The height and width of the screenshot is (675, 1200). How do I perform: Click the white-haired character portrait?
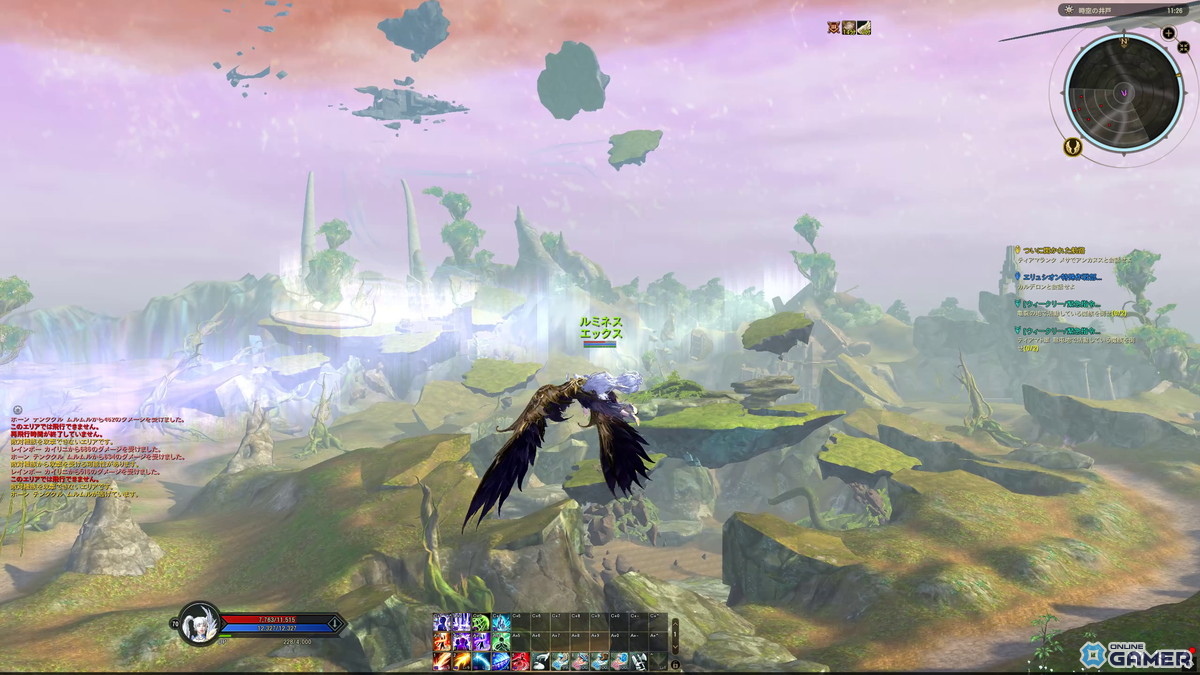(198, 624)
